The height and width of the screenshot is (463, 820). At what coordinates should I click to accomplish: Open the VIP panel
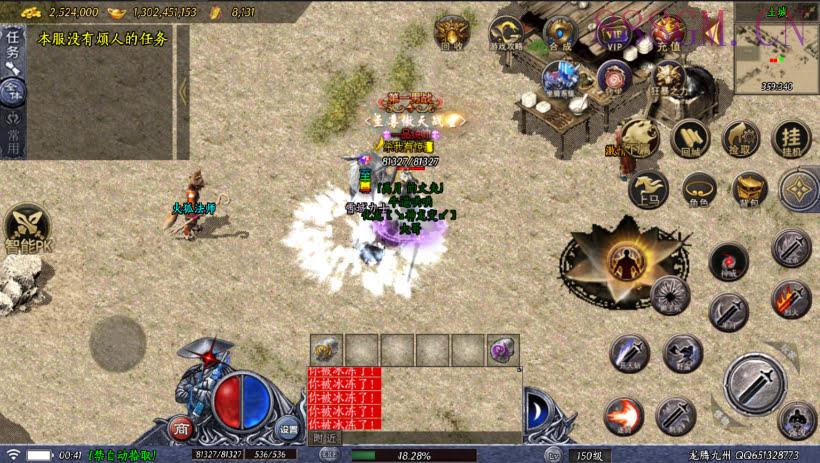pyautogui.click(x=614, y=33)
